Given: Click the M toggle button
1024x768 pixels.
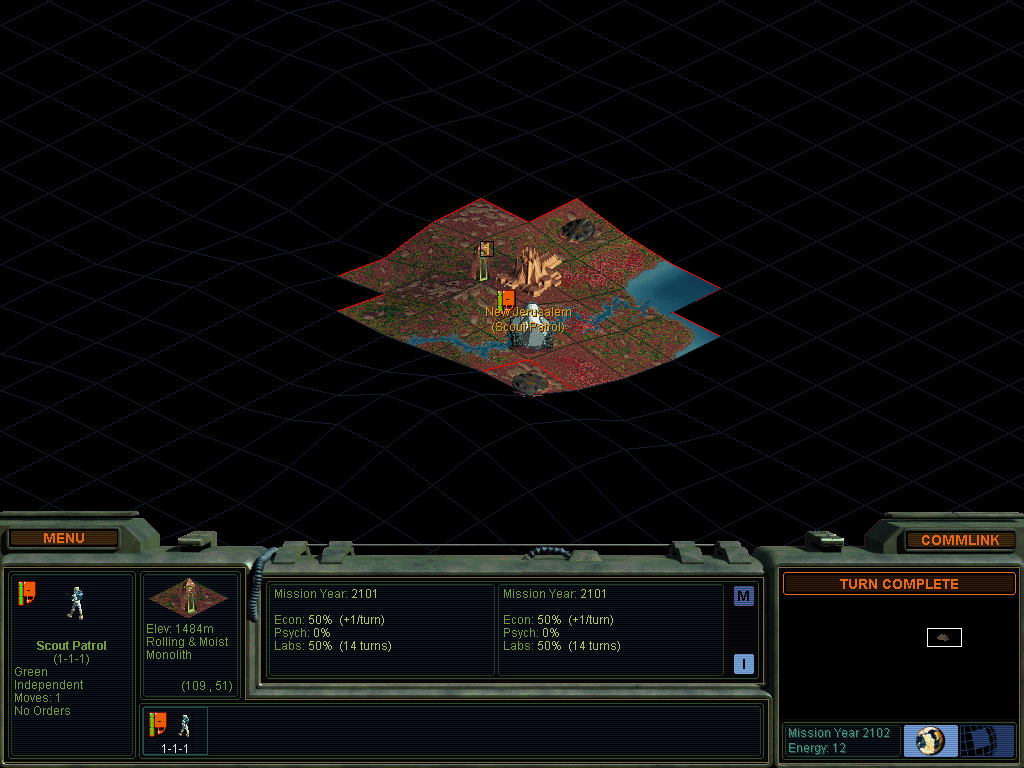Looking at the screenshot, I should (x=743, y=597).
